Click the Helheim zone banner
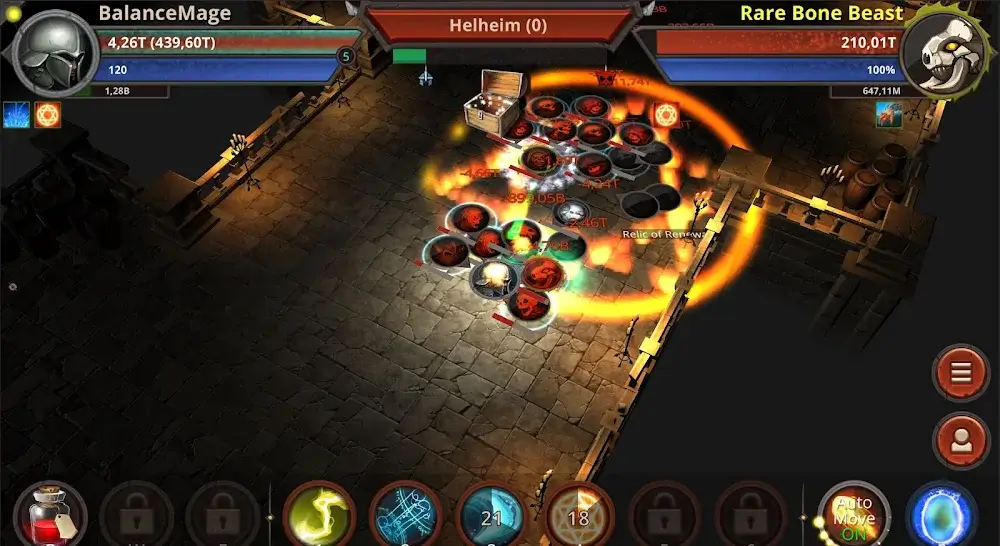 pos(499,24)
